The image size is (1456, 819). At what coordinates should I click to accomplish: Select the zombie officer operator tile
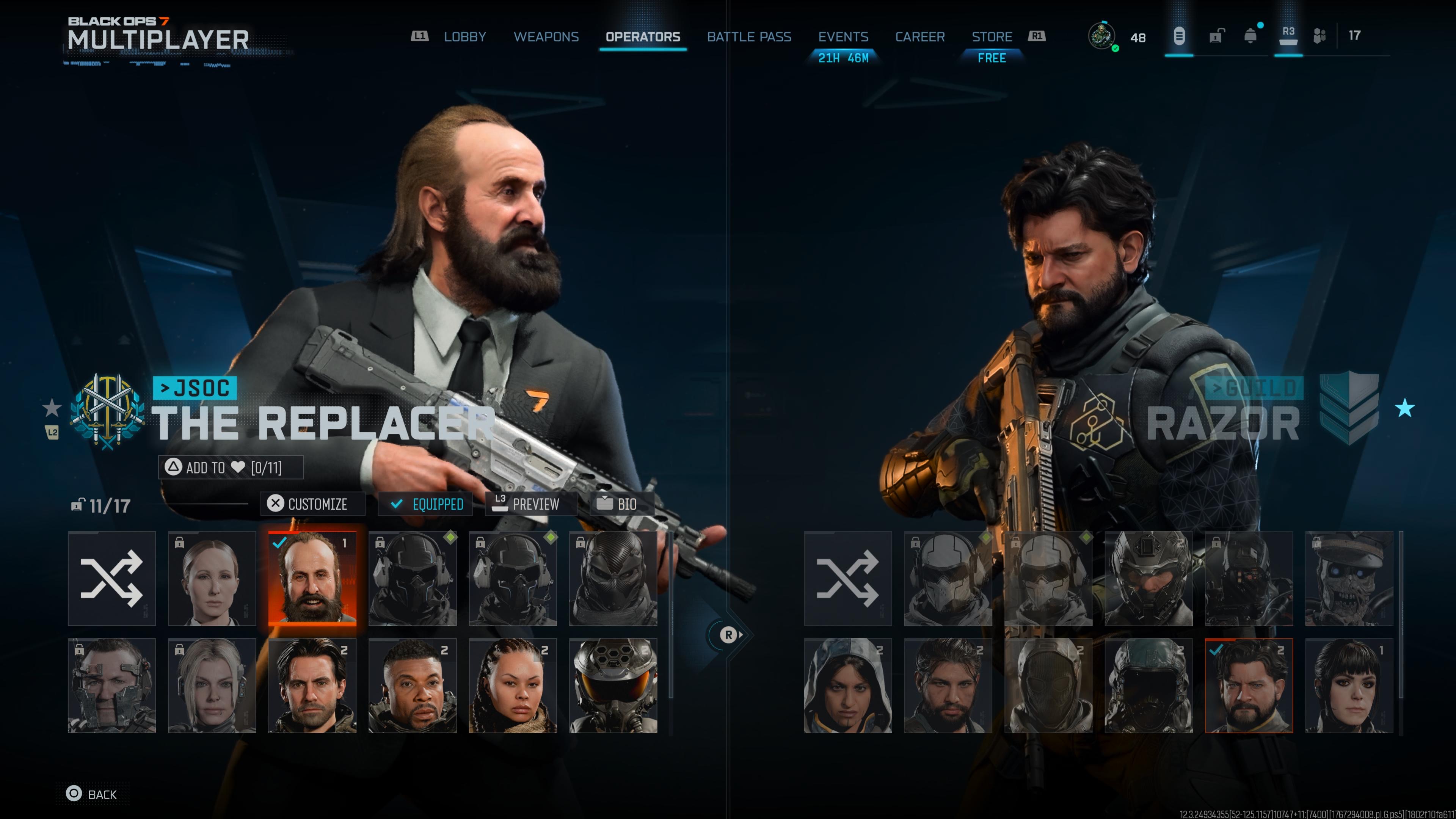(1349, 578)
